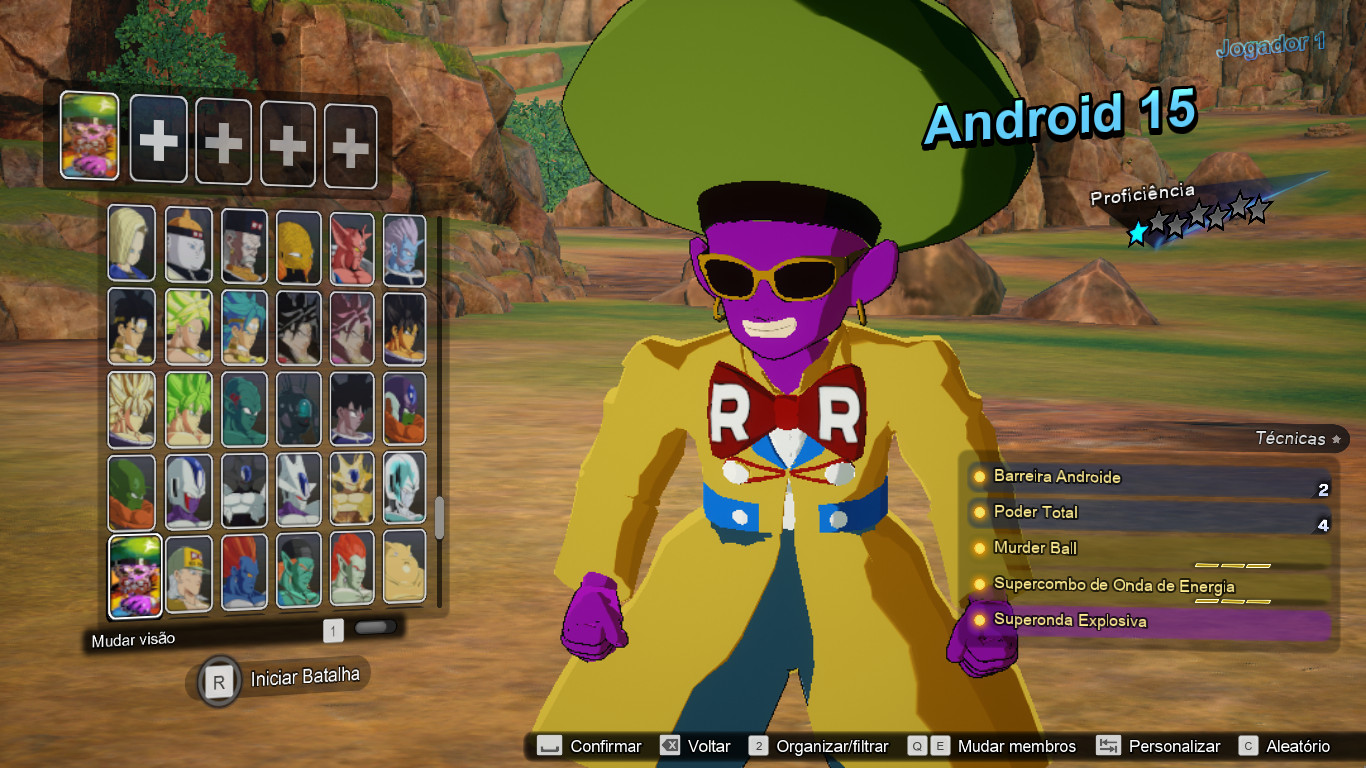This screenshot has width=1366, height=768.
Task: Add a fighter to the second team slot
Action: pos(158,138)
